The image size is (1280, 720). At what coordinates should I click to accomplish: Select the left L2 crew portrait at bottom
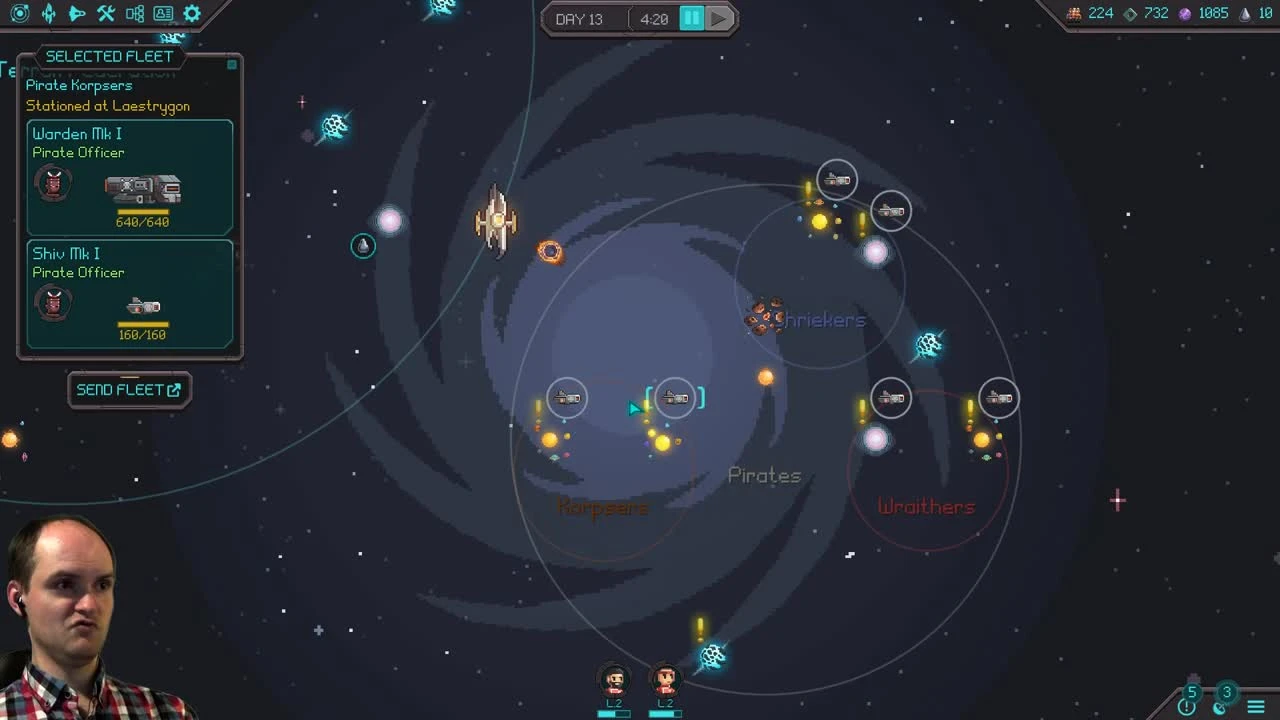(613, 680)
